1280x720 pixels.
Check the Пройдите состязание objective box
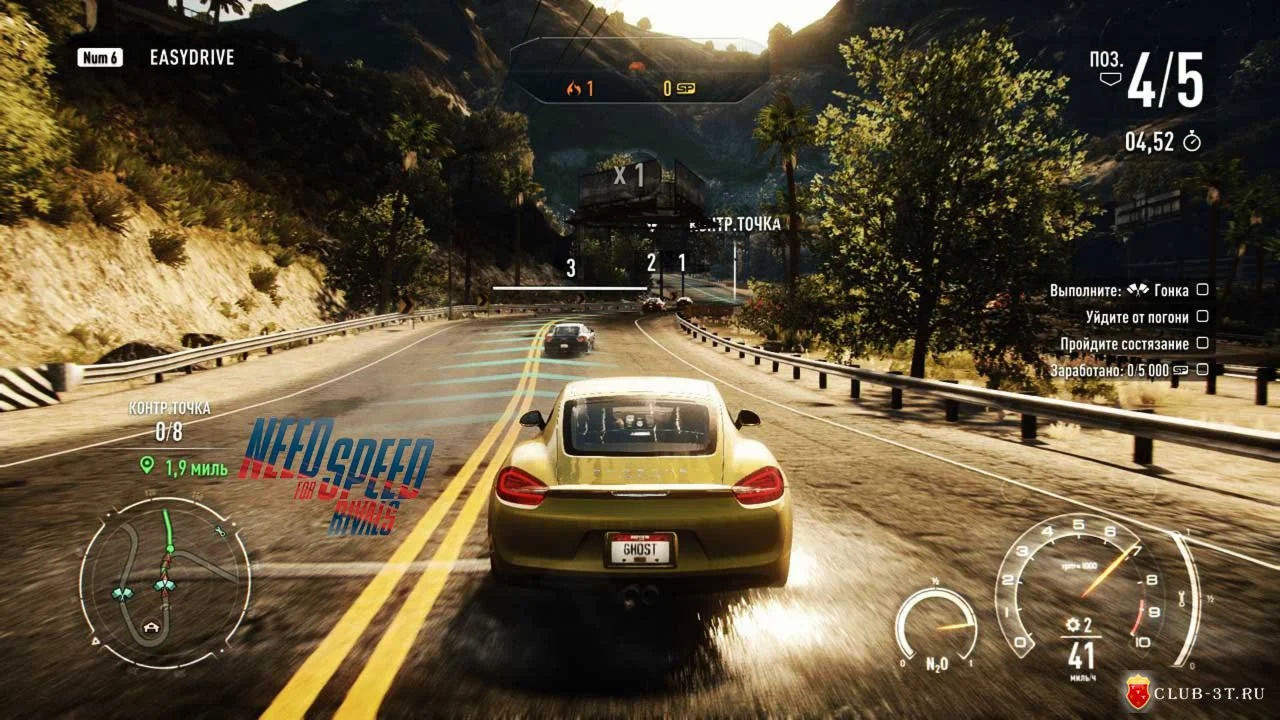click(x=1202, y=343)
